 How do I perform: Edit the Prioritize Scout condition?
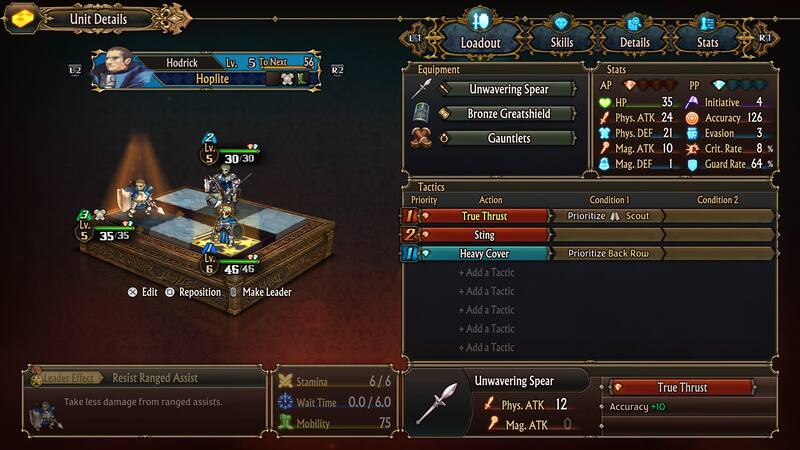[608, 216]
